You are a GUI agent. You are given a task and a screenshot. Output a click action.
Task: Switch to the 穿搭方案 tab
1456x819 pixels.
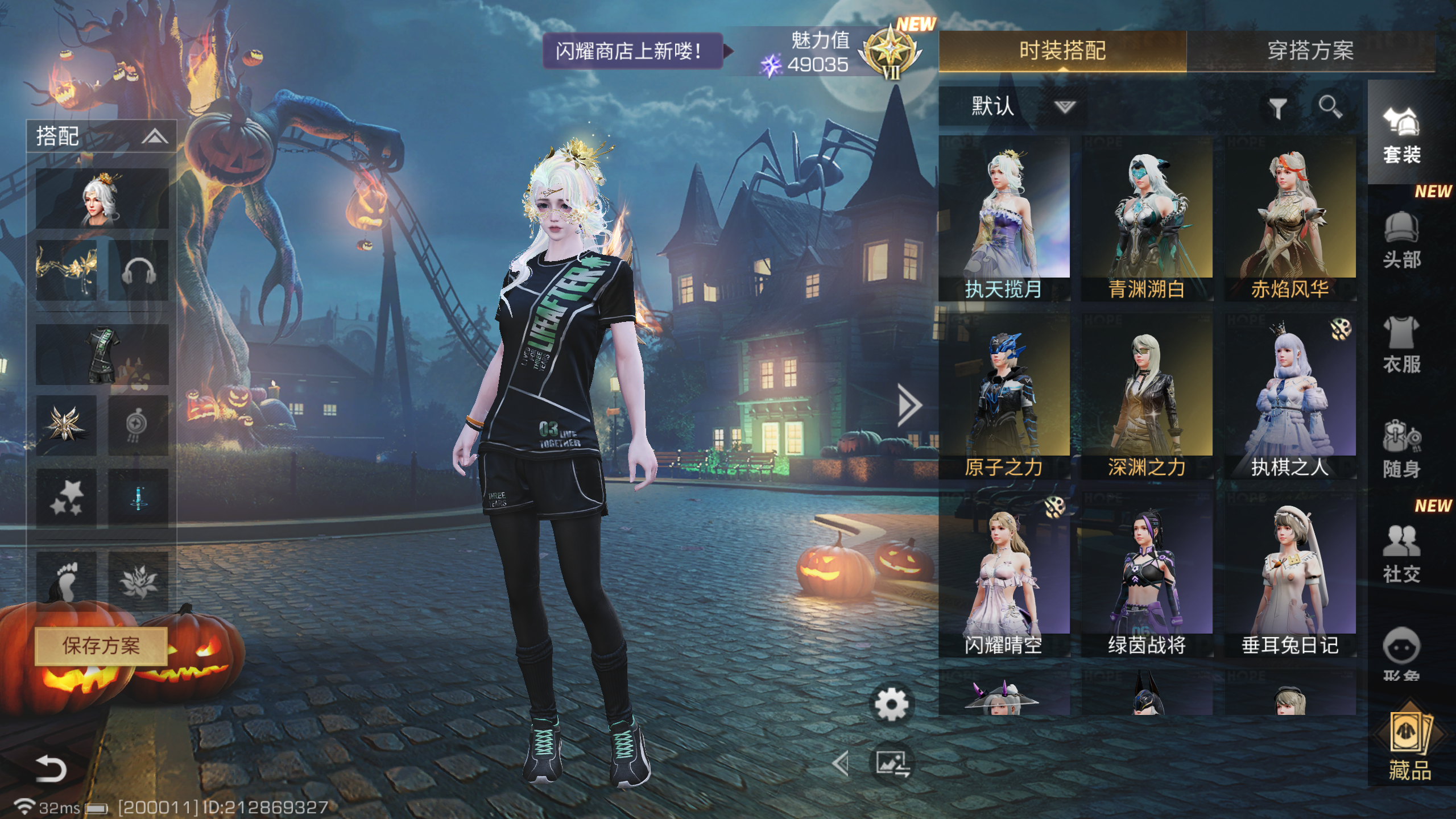click(1310, 51)
